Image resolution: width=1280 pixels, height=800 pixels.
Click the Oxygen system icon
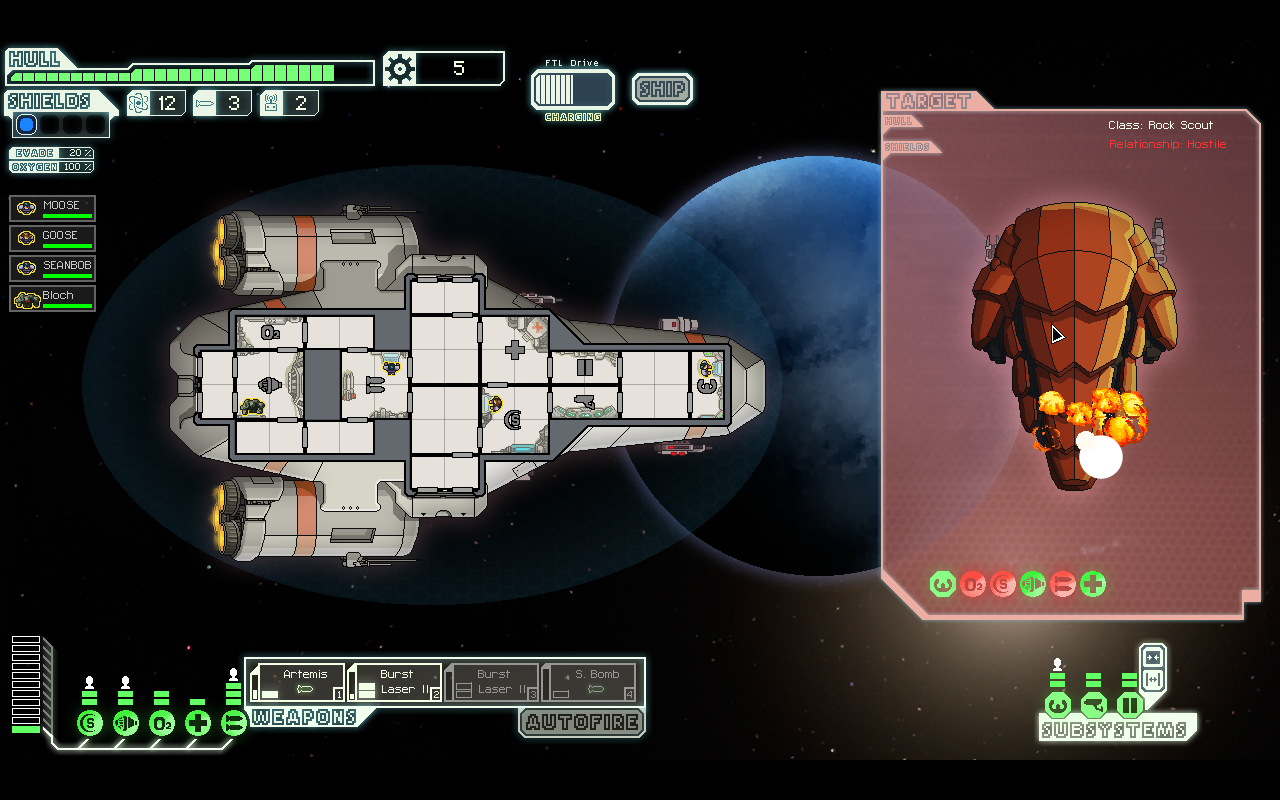pyautogui.click(x=161, y=721)
